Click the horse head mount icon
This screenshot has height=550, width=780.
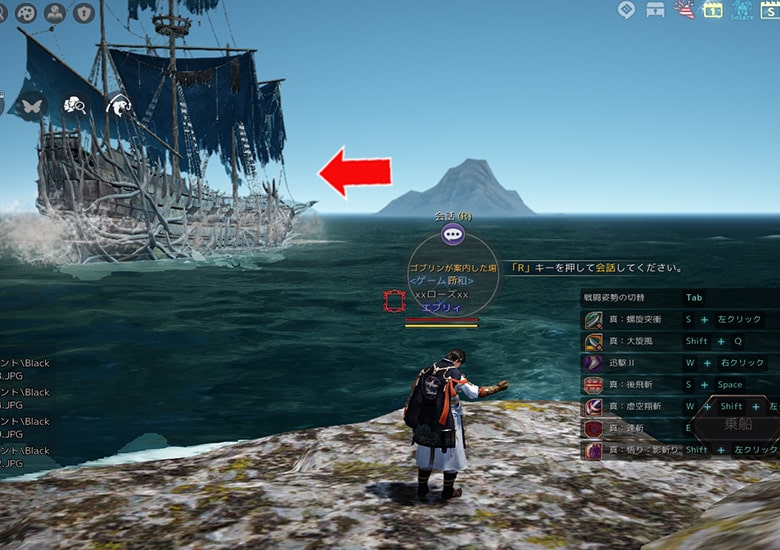[x=118, y=104]
